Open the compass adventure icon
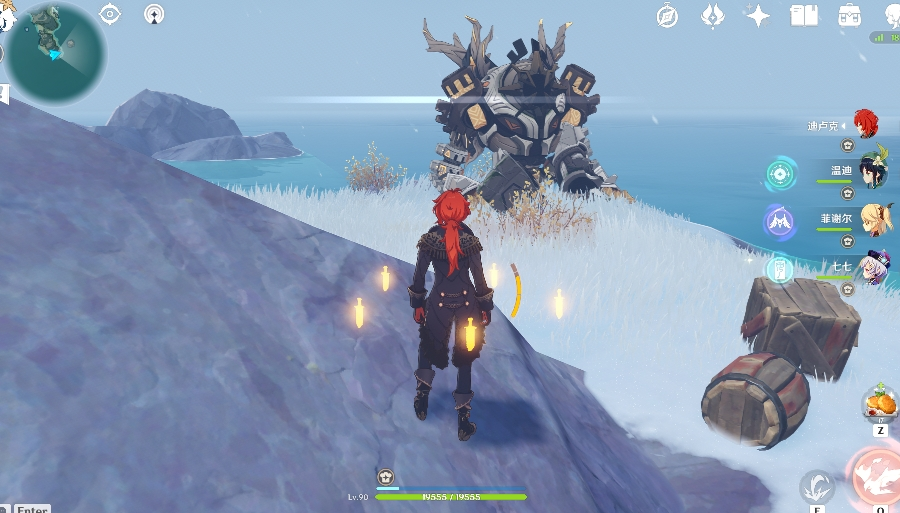Viewport: 900px width, 513px height. click(667, 15)
